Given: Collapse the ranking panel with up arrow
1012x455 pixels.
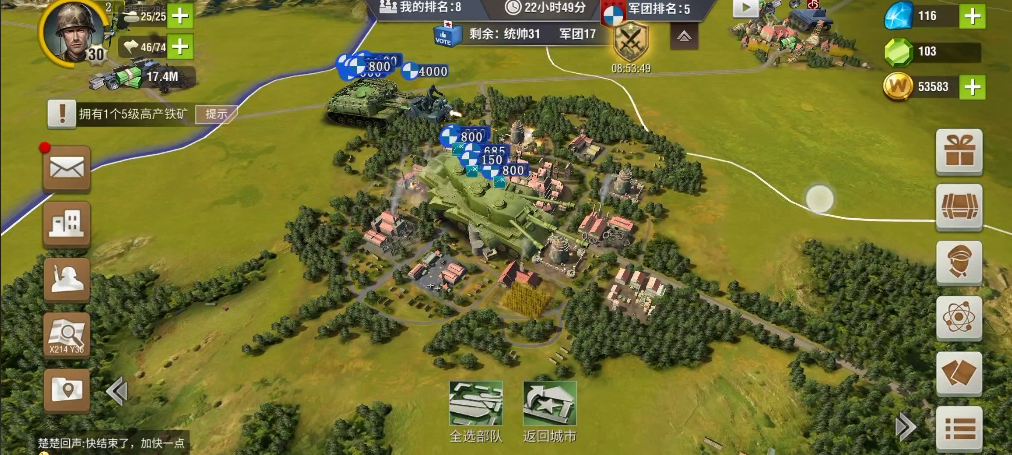Looking at the screenshot, I should (684, 37).
